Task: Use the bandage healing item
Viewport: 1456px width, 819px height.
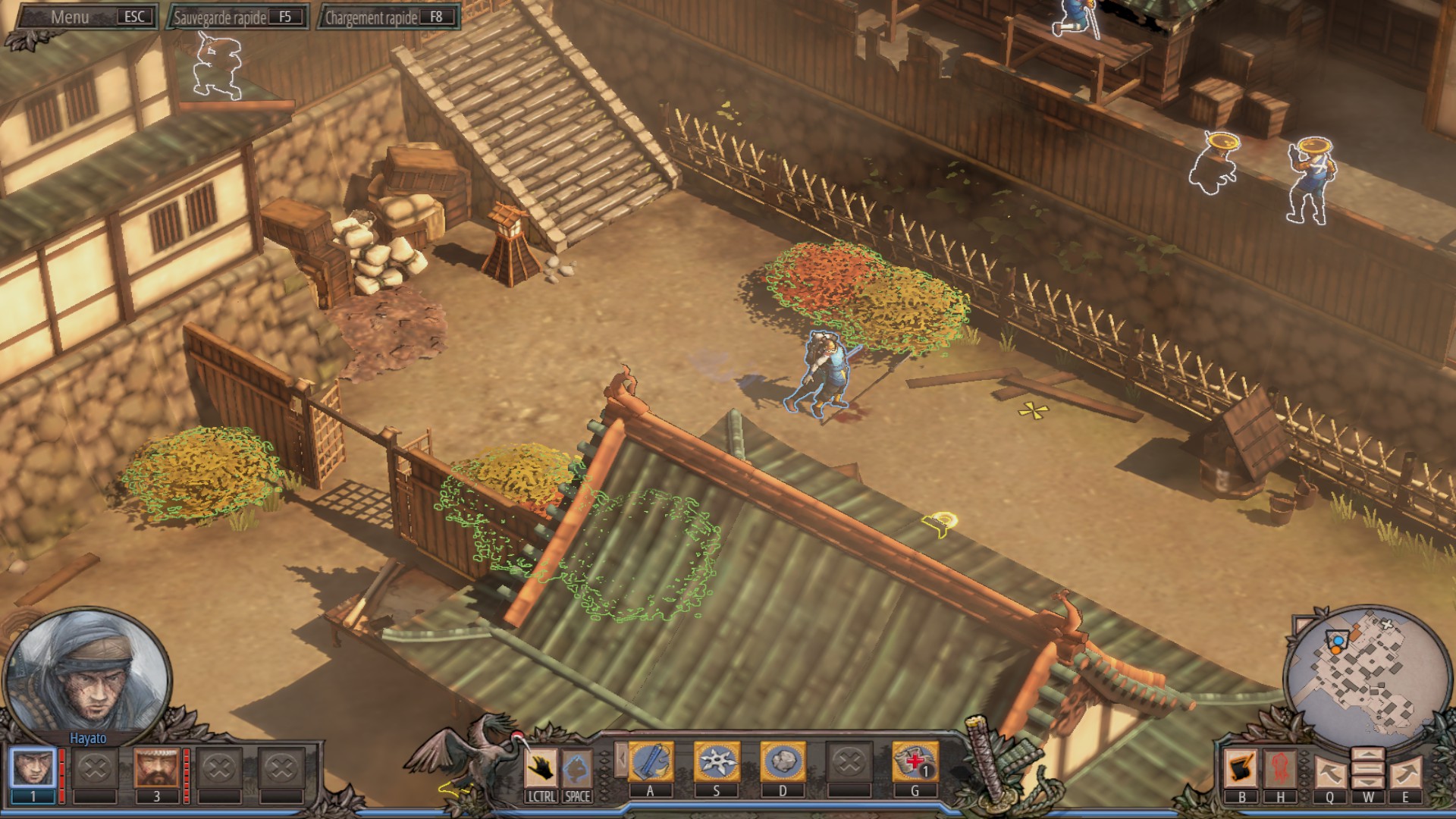Action: [x=915, y=762]
